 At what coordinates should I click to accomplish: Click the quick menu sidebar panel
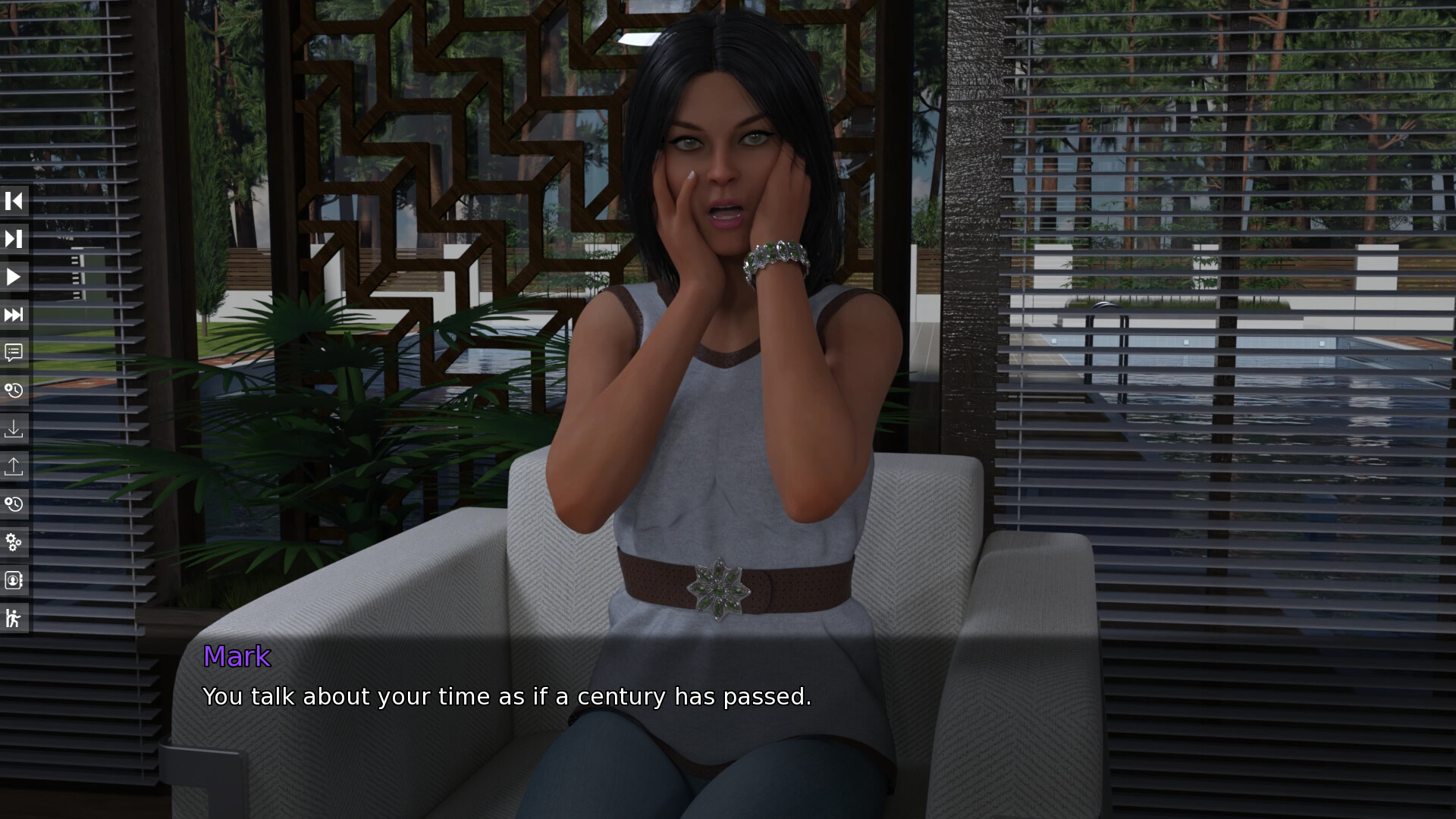pyautogui.click(x=14, y=409)
